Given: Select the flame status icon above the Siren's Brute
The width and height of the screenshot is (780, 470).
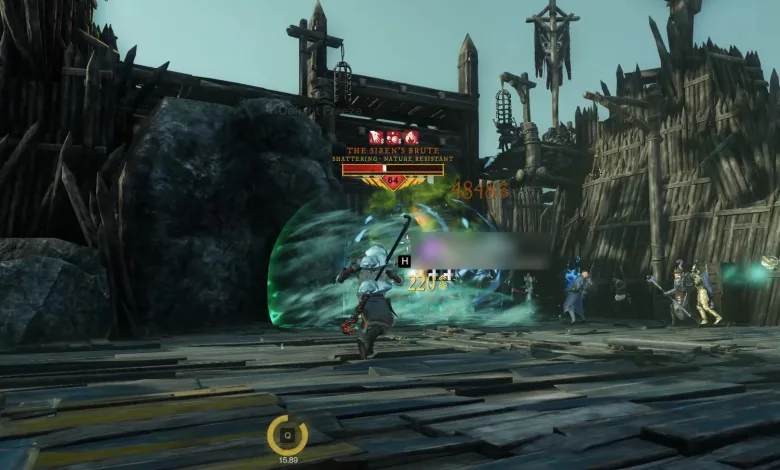Looking at the screenshot, I should pos(411,137).
